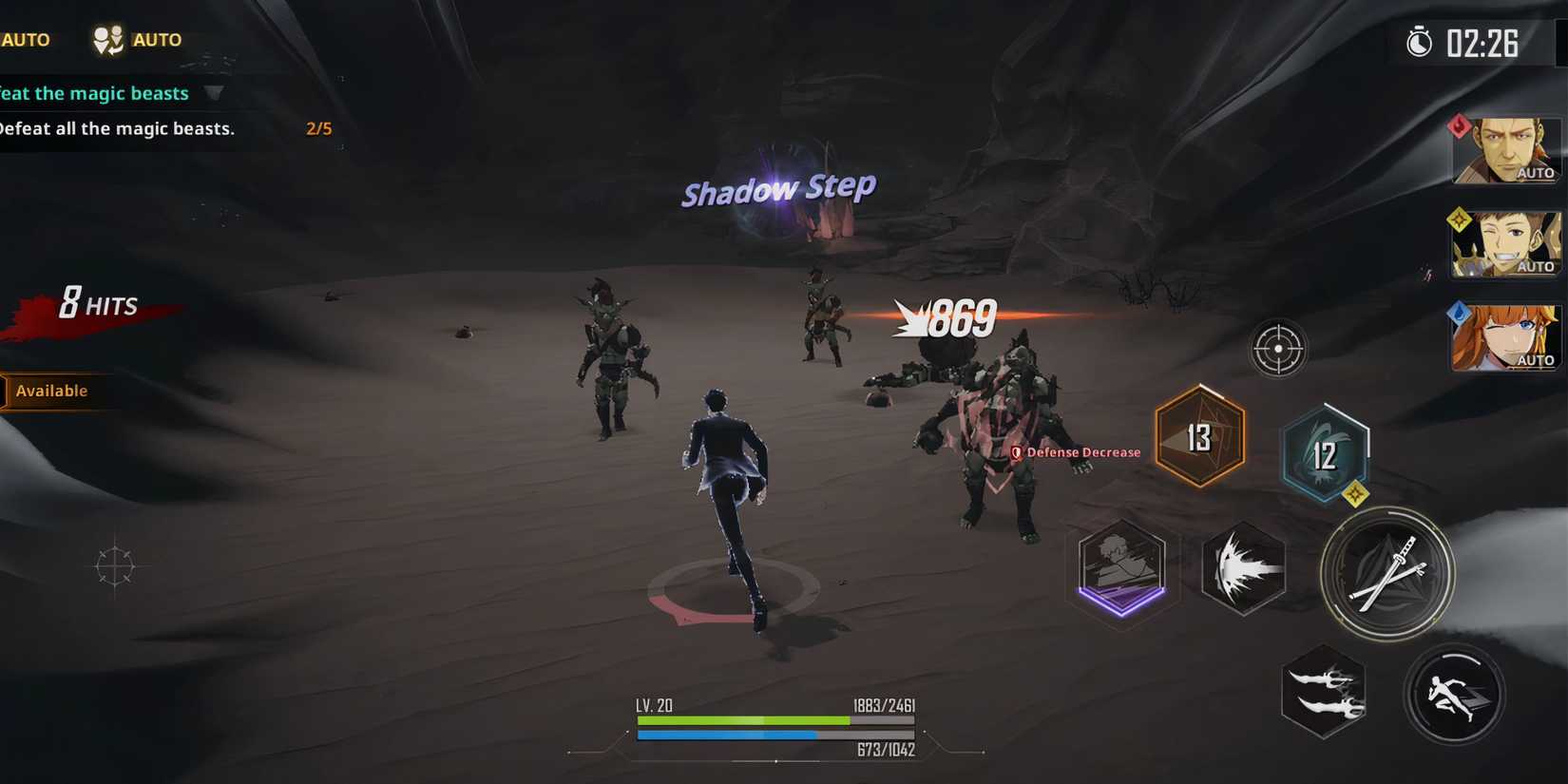Tap the target lock reticle
Screen dimensions: 1568x784
click(x=1277, y=349)
